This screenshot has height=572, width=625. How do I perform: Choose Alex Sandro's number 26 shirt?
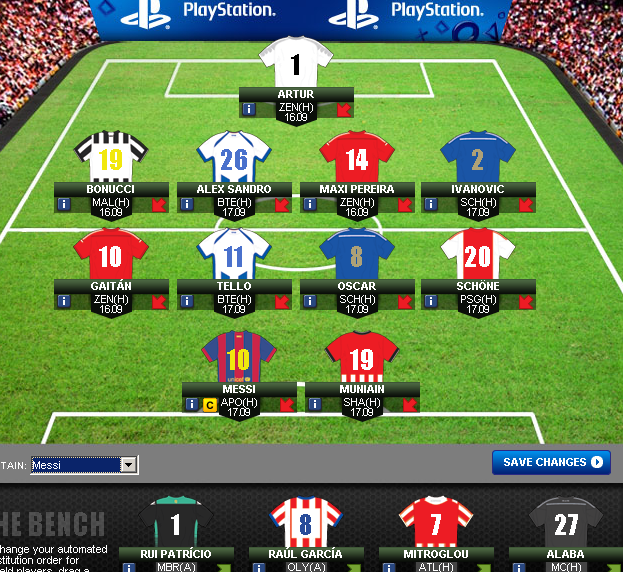click(234, 158)
